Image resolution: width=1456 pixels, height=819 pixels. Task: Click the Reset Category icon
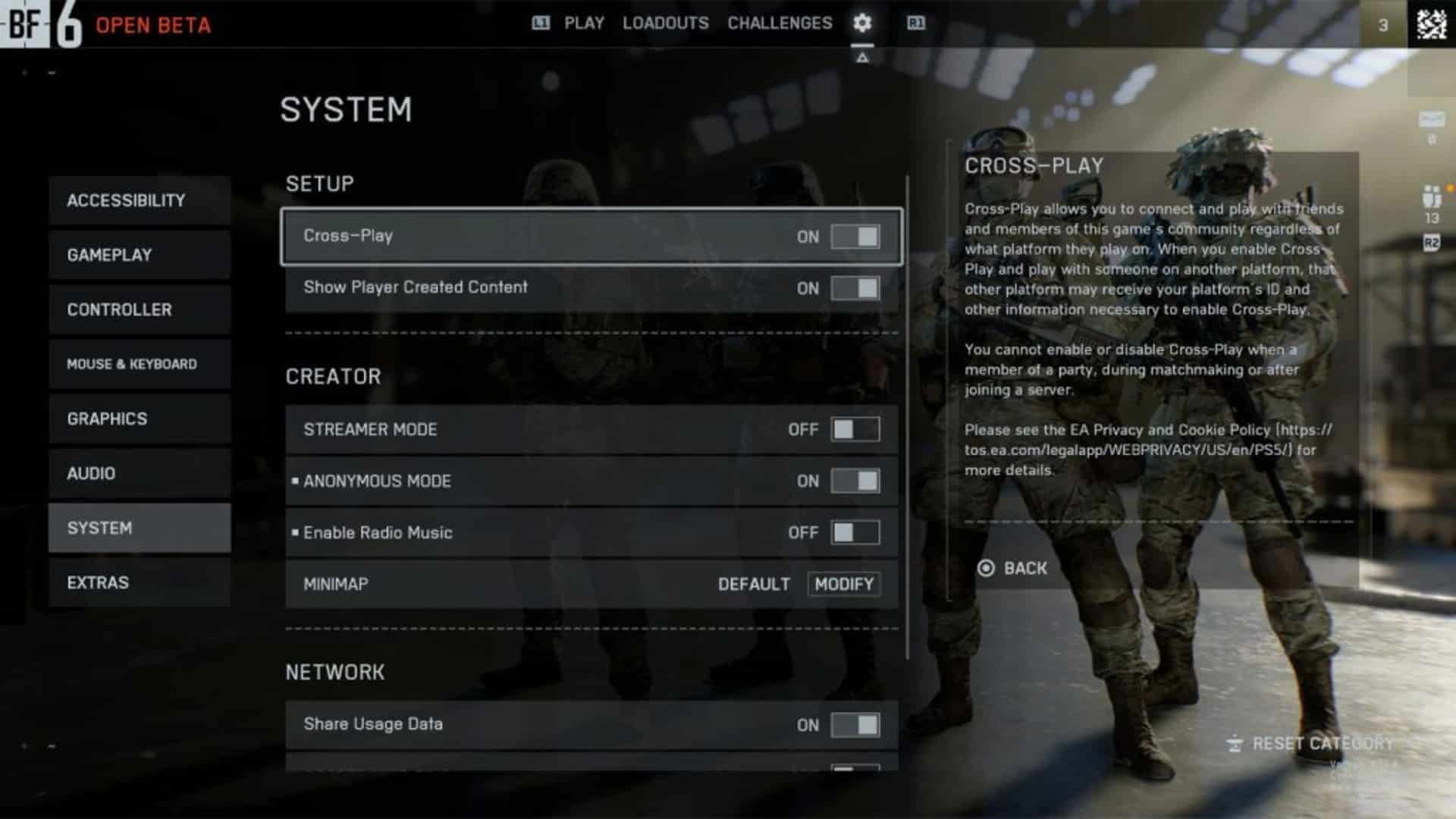(x=1235, y=743)
